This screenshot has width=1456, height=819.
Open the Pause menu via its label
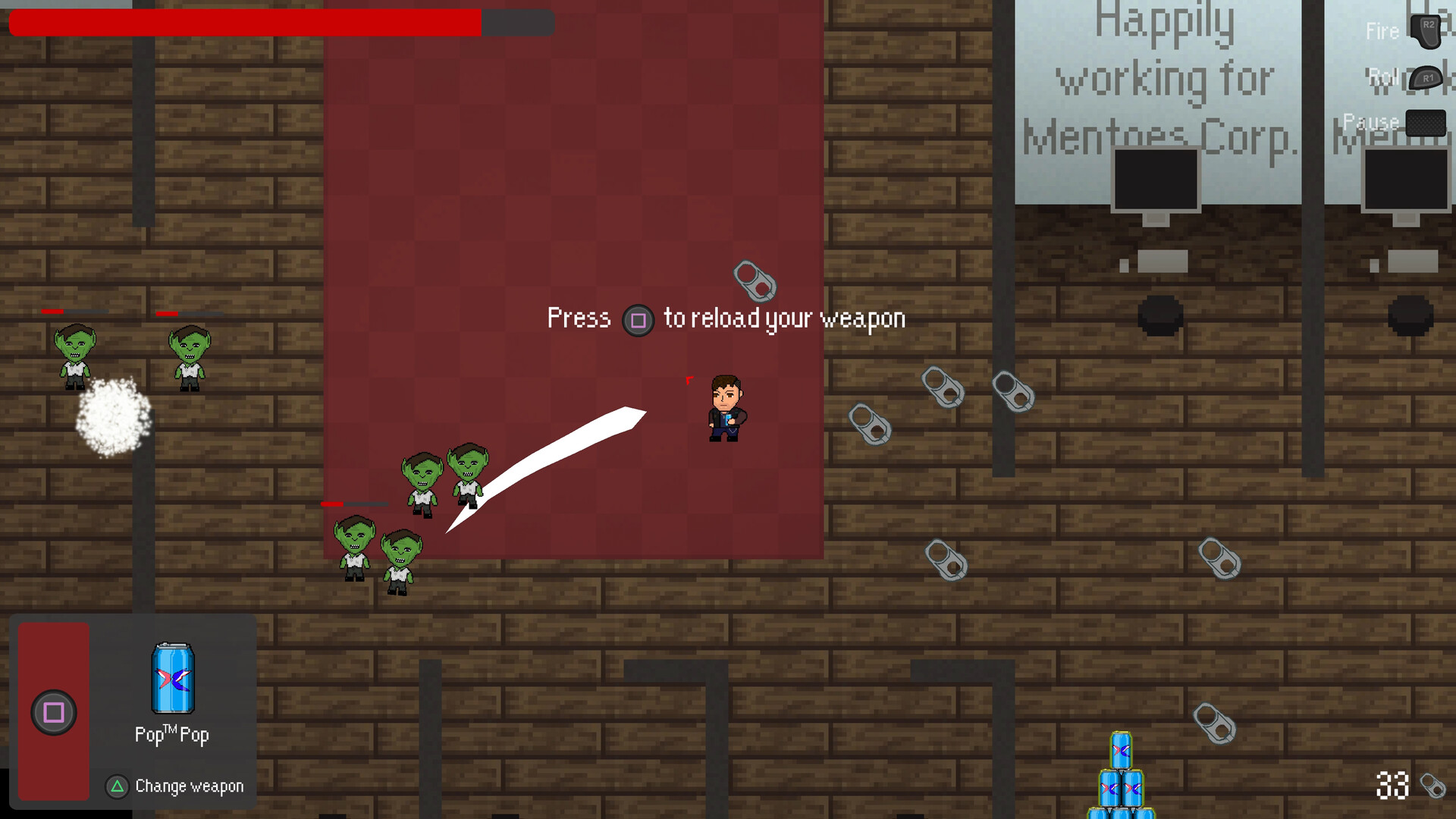1370,121
